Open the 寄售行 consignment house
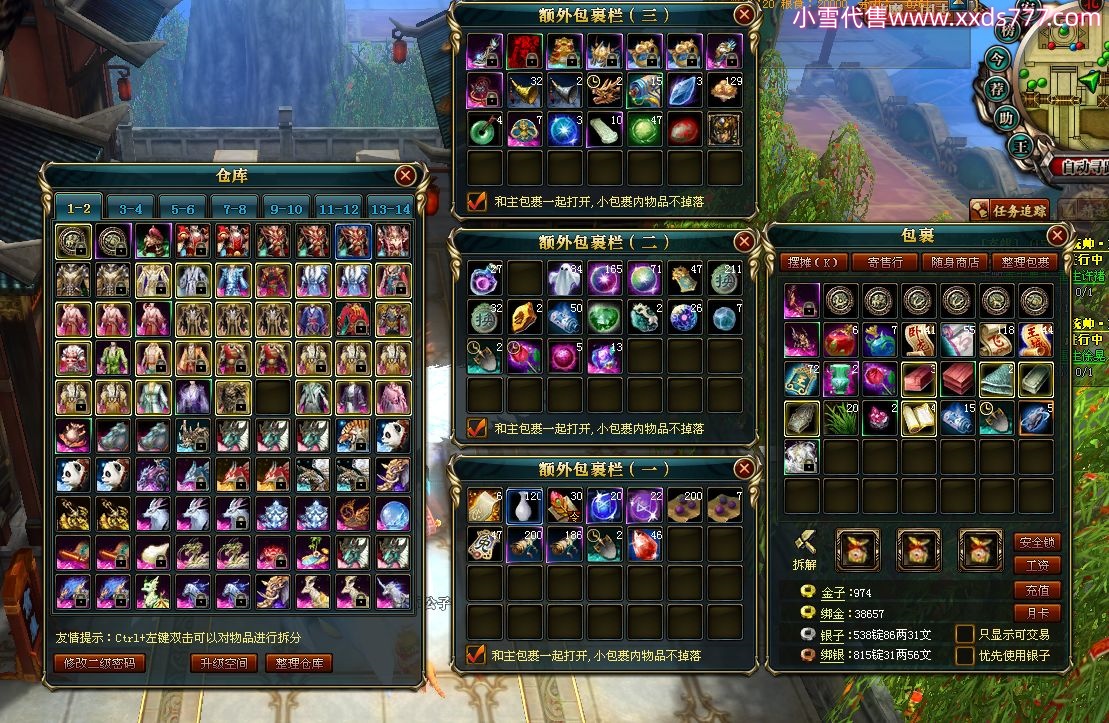The image size is (1109, 723). 885,262
